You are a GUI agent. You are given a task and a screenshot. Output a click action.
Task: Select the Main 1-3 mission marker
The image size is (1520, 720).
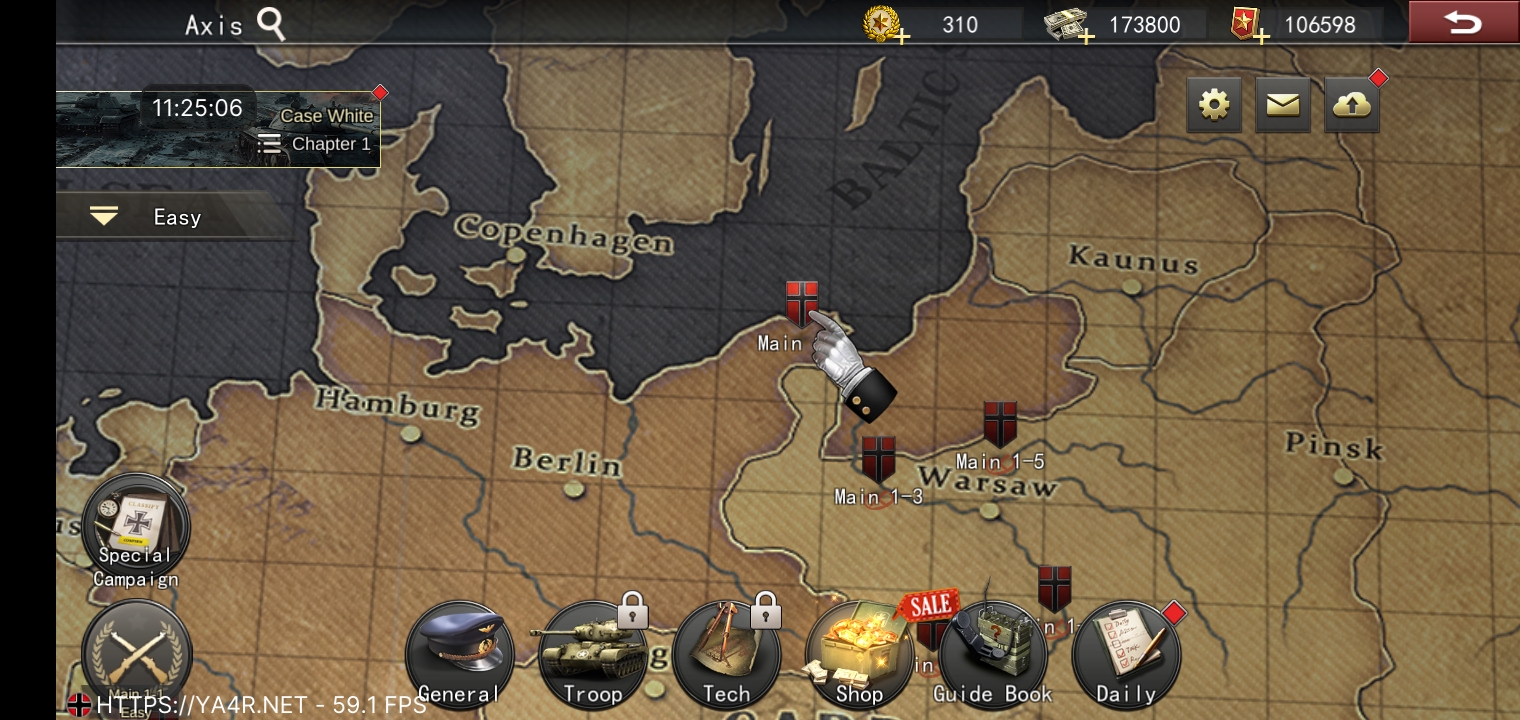click(x=878, y=461)
